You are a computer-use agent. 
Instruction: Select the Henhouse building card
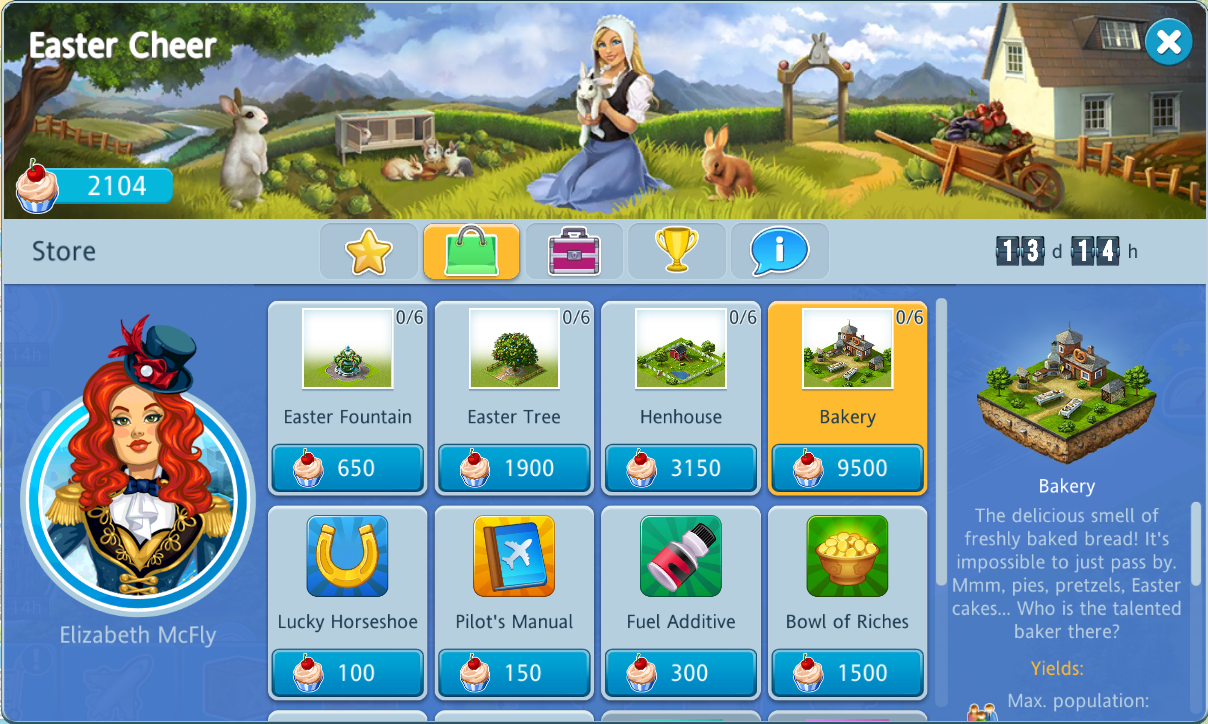(681, 349)
